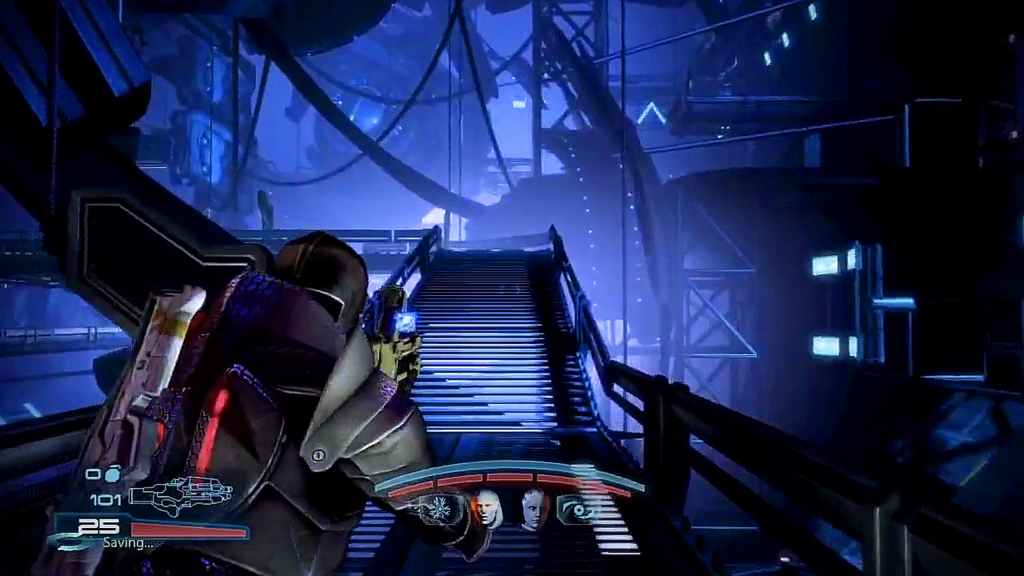Click the grenade icon above the weapon
Viewport: 1024px width, 576px height.
tap(111, 474)
